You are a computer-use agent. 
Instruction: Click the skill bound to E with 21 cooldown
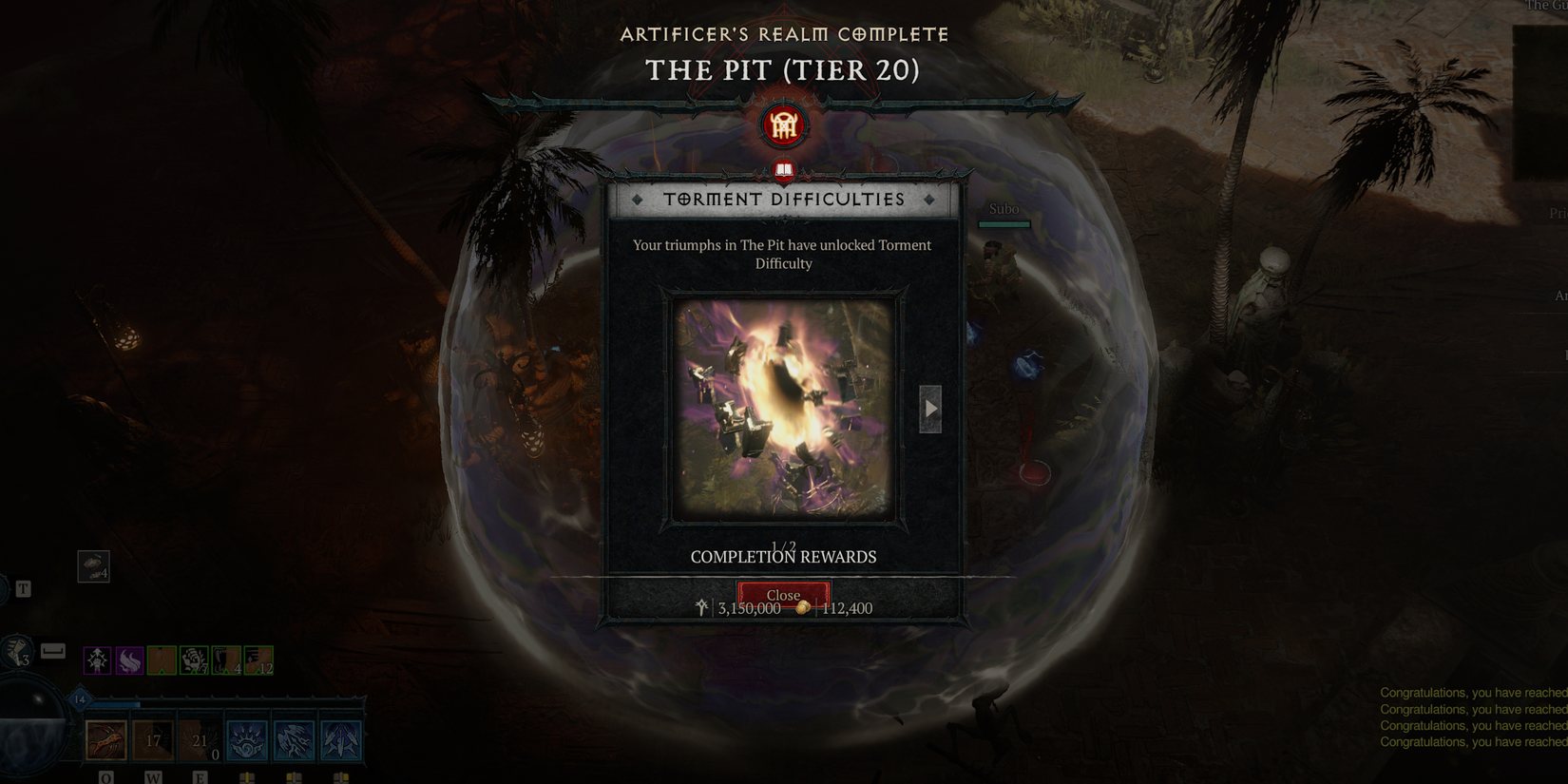(x=200, y=741)
